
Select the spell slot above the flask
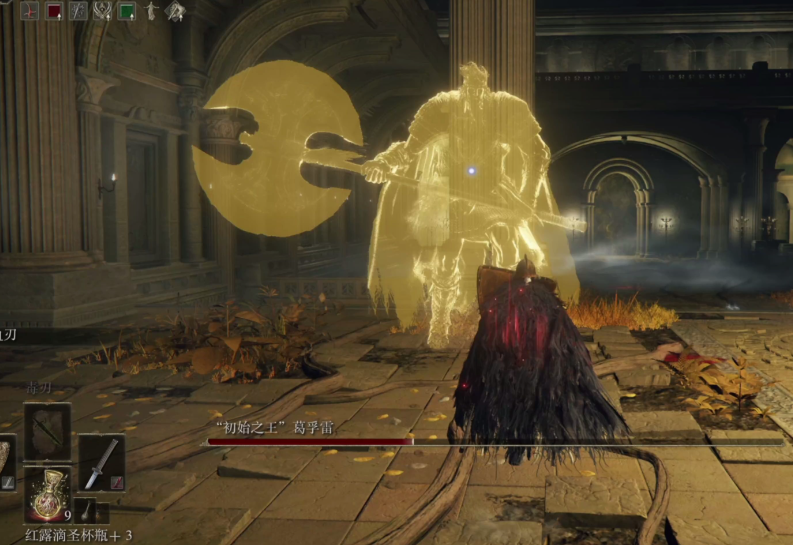tap(47, 431)
